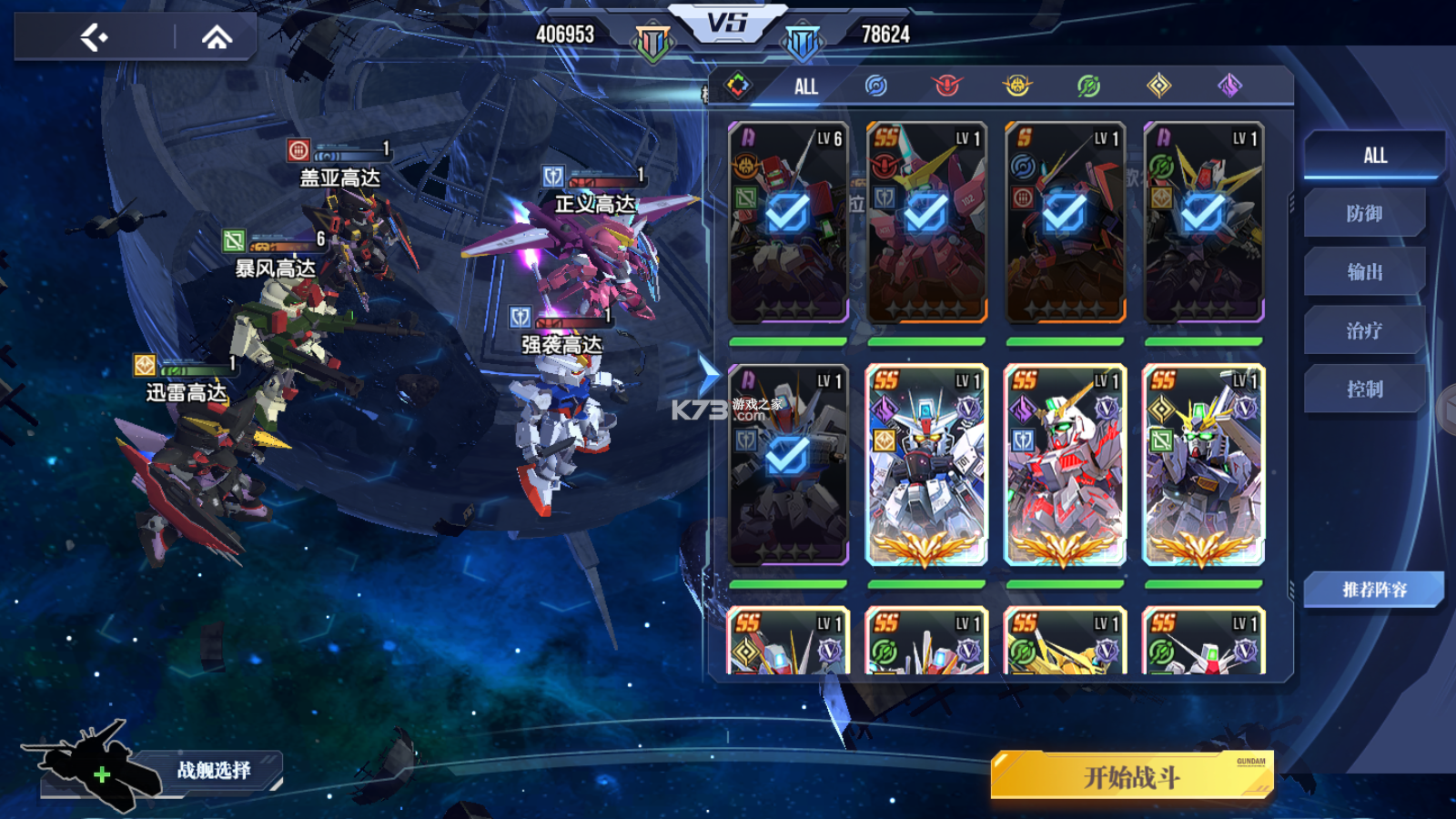
Task: Filter units by purple diamond attribute icon
Action: (1229, 86)
